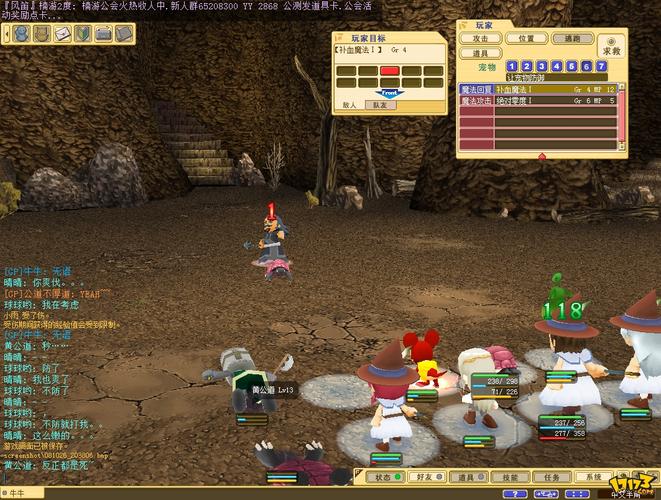Choose the 绝对零度Ⅰ attack spell row
661x500 pixels.
click(x=538, y=101)
